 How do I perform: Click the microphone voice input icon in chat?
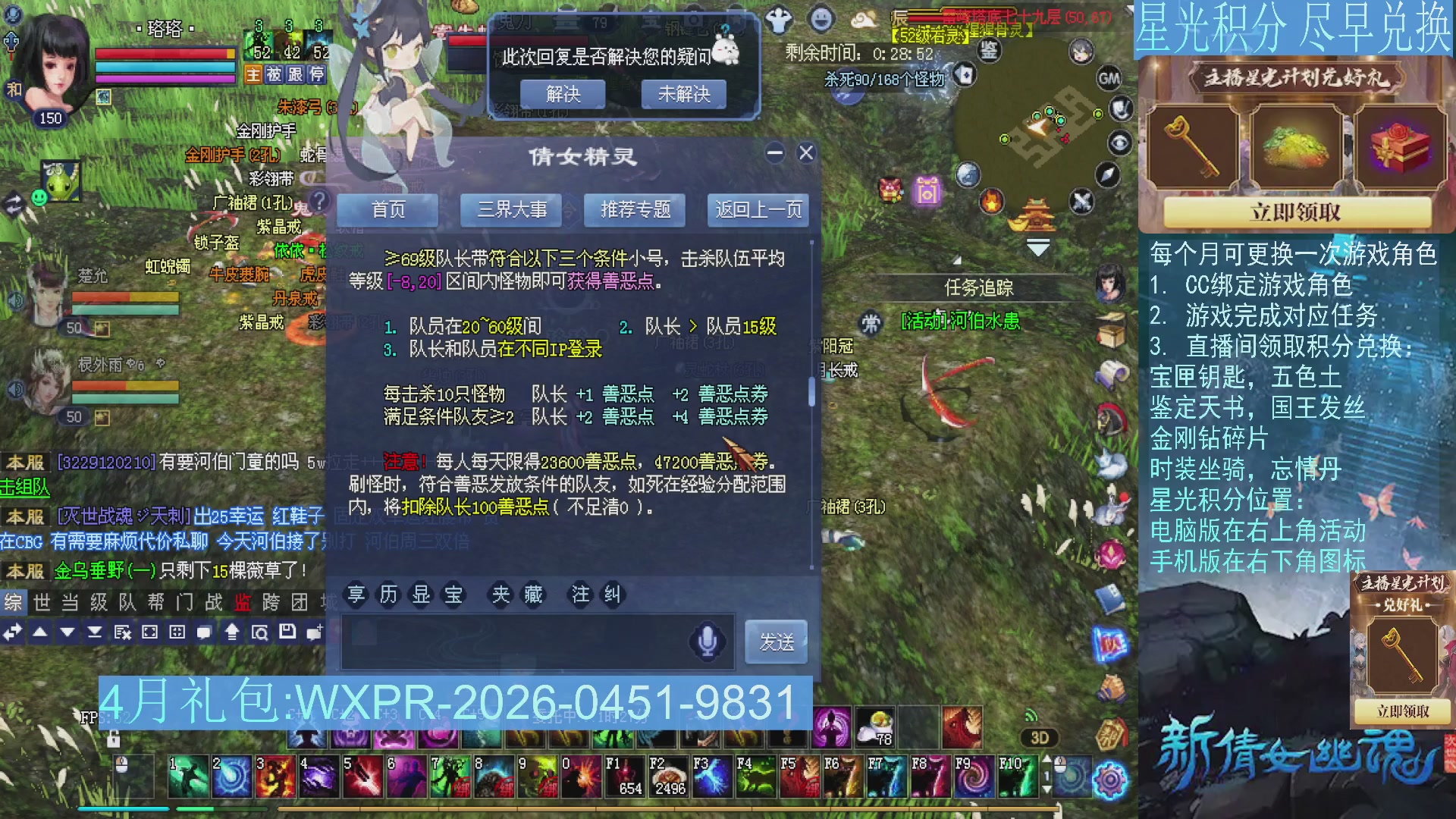click(x=705, y=642)
